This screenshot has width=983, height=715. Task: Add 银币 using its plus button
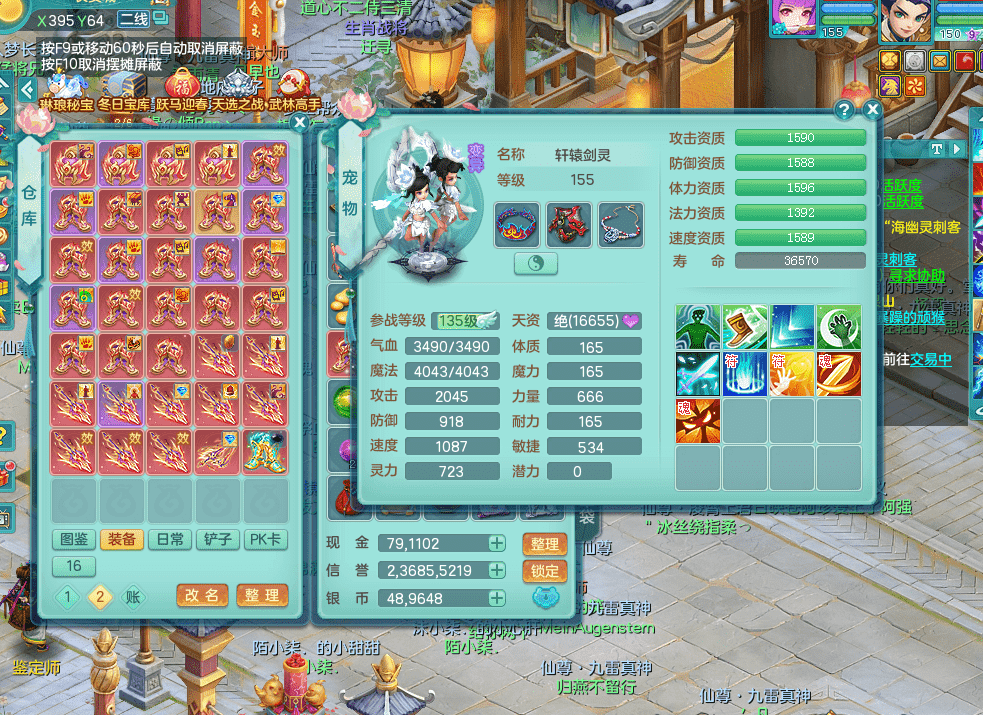tap(497, 598)
